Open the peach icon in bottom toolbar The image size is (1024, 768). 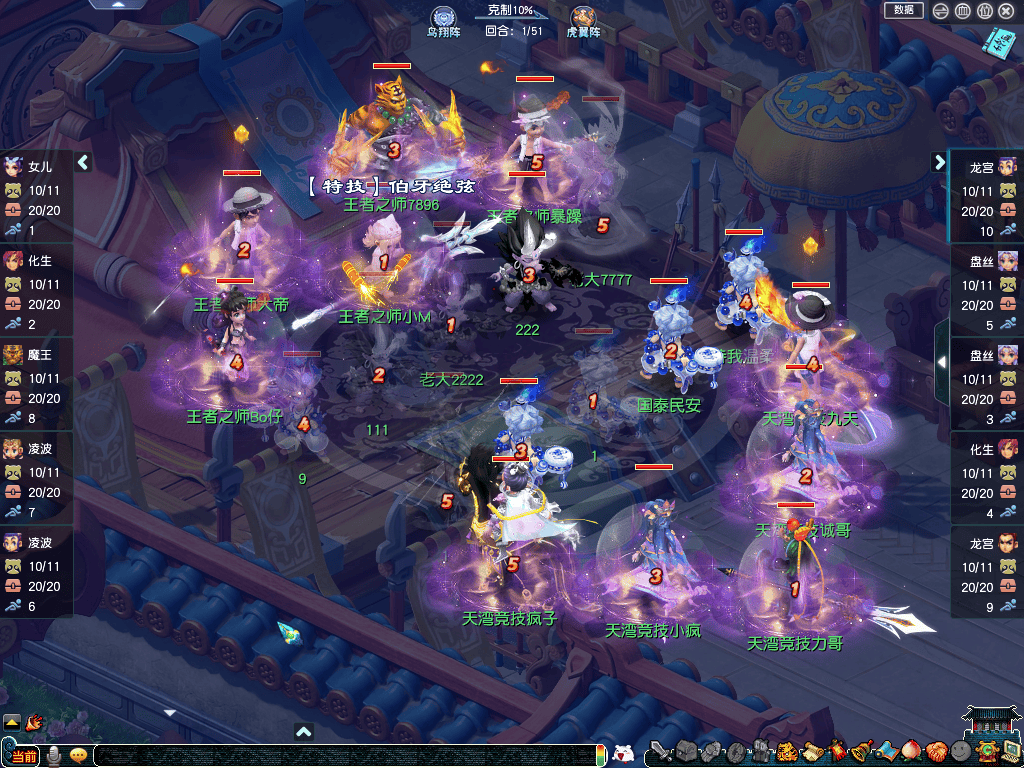pyautogui.click(x=909, y=751)
